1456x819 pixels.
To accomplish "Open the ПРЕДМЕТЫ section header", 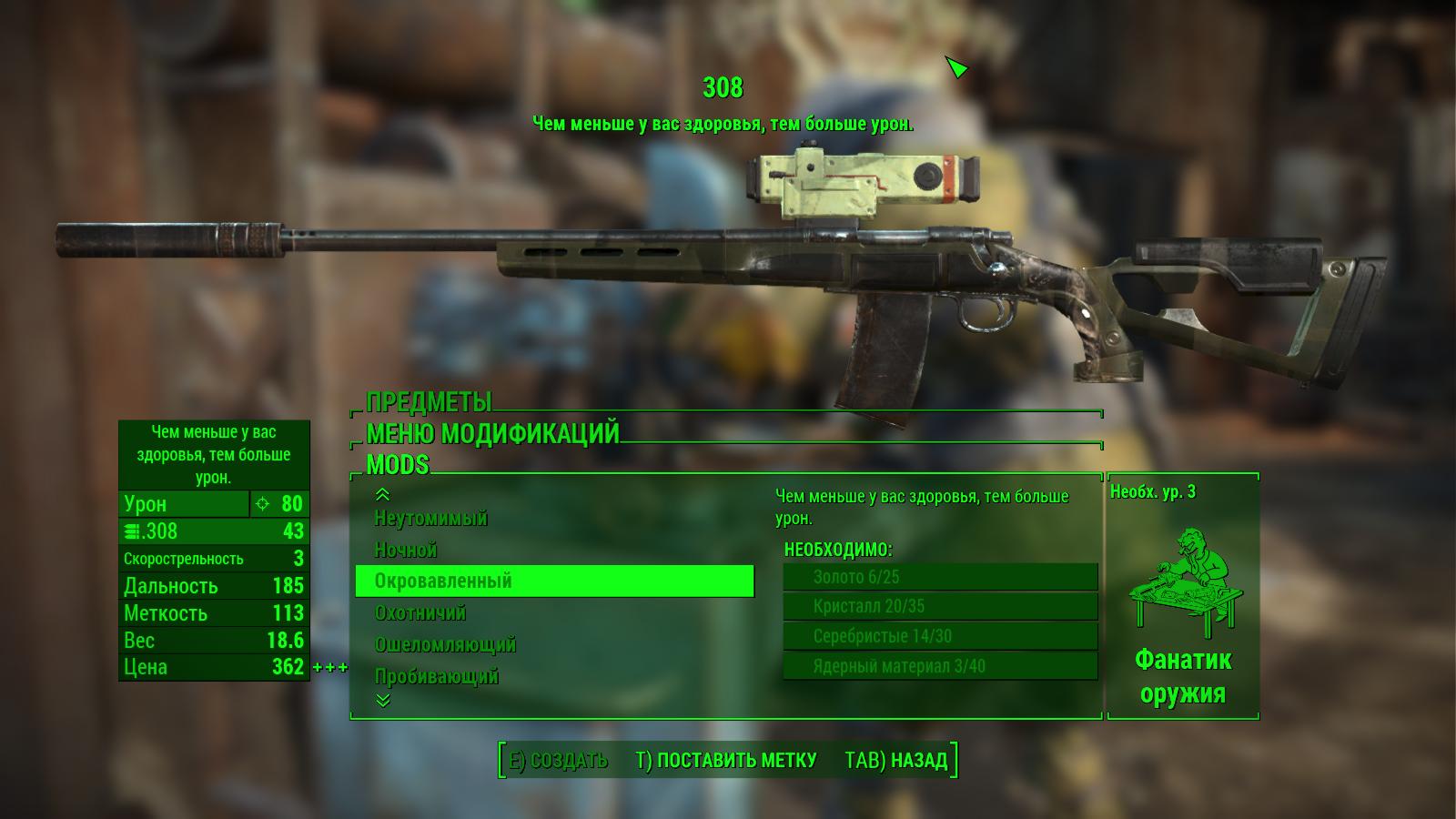I will point(429,402).
